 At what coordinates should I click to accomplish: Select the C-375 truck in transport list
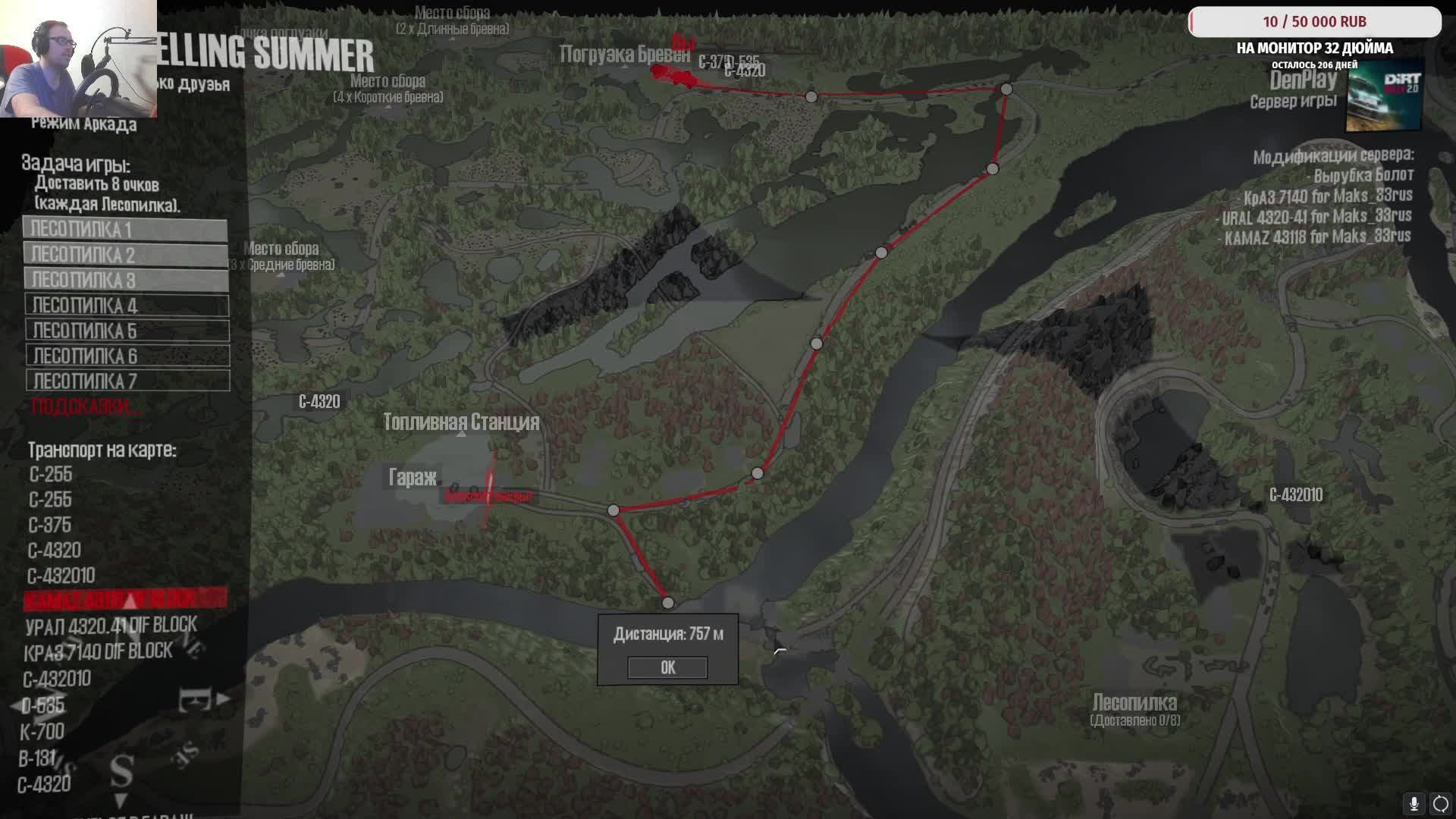click(50, 525)
